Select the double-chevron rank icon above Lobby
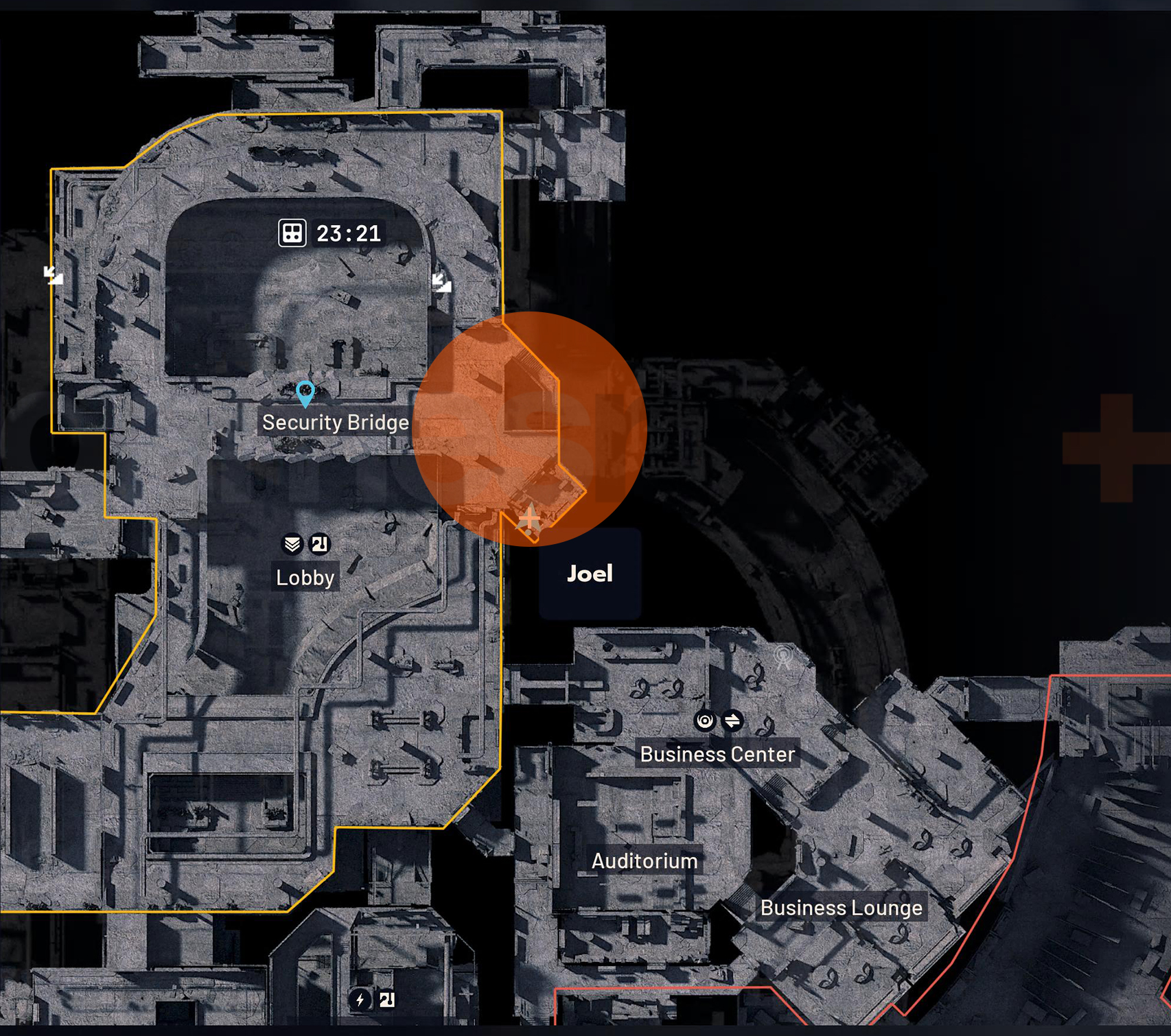 (x=292, y=543)
